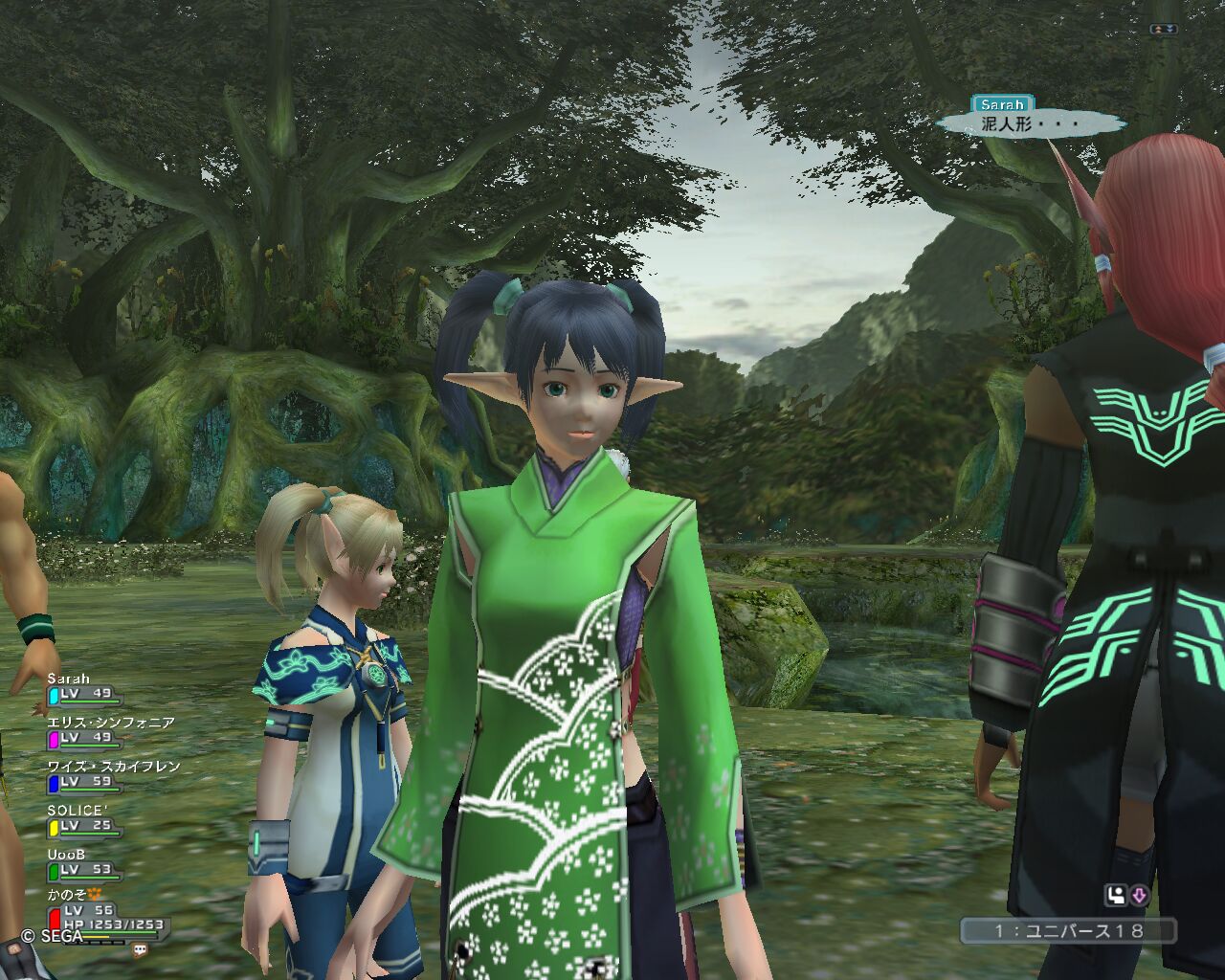The width and height of the screenshot is (1225, 980).
Task: Open the ユニバース18 universe indicator
Action: coord(1067,930)
